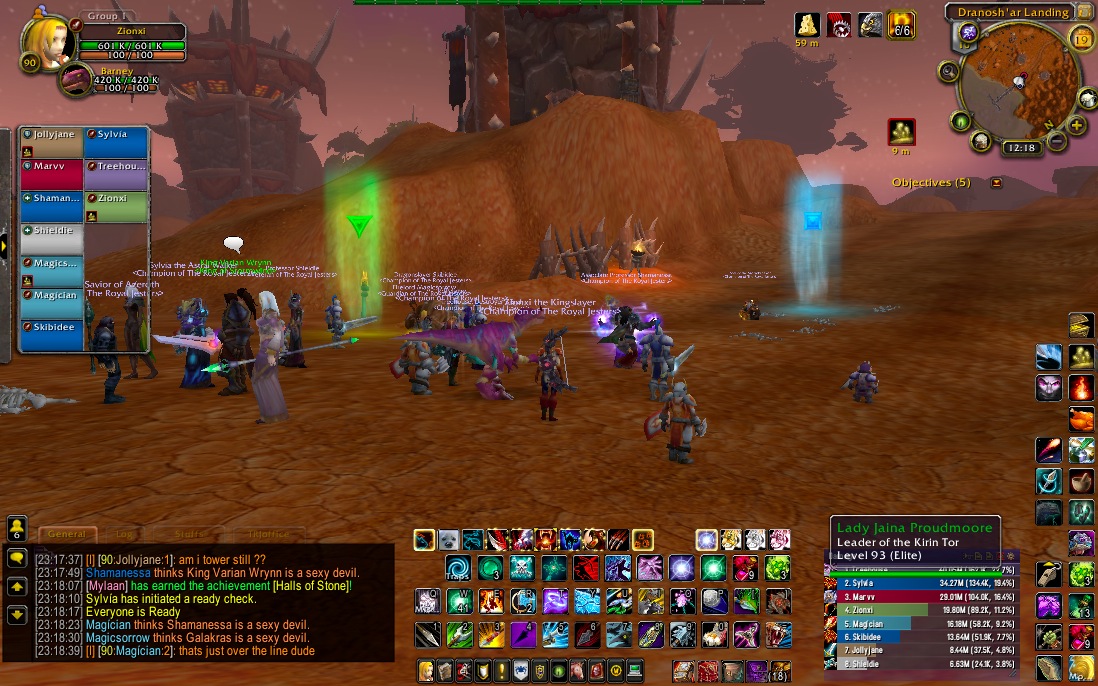
Task: Zoom out the minimap with minus button
Action: [x=1058, y=141]
